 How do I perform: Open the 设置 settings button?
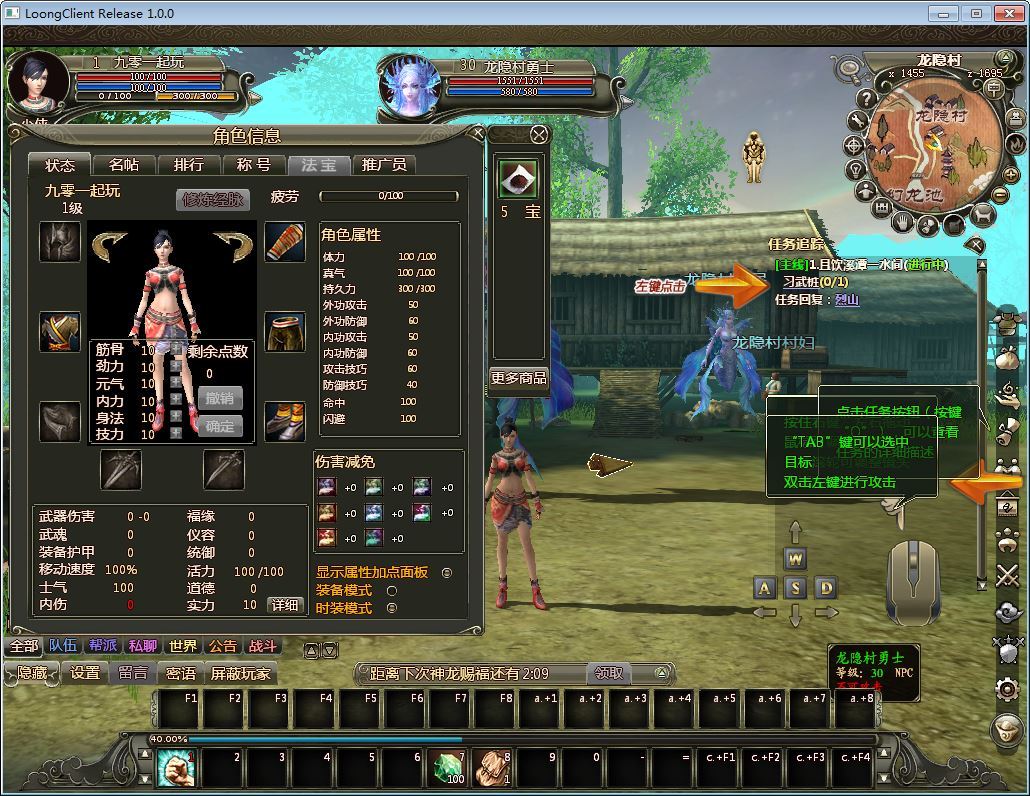(85, 673)
